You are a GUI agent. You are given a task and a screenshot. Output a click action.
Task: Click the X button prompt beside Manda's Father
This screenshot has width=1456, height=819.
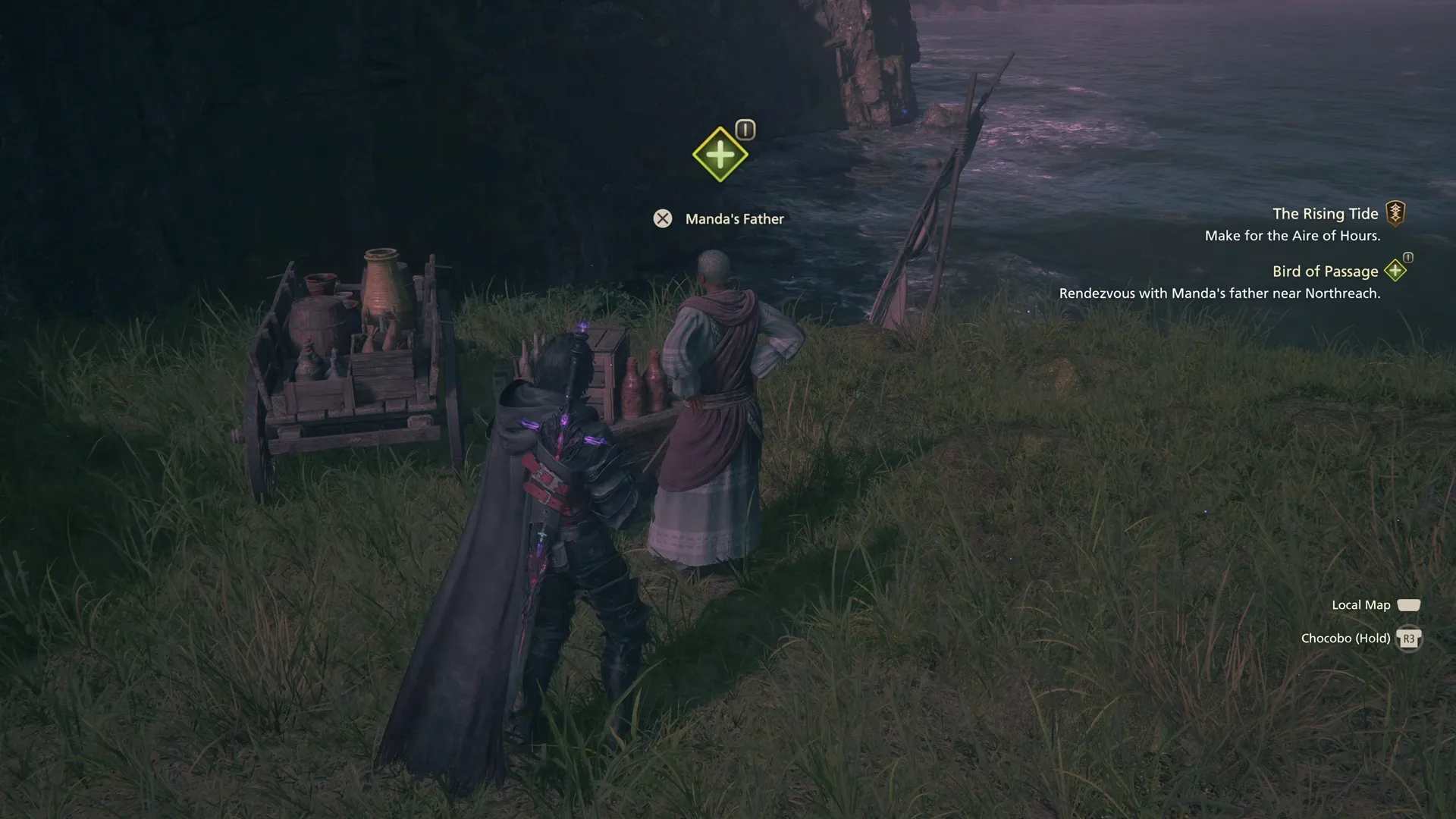[663, 218]
